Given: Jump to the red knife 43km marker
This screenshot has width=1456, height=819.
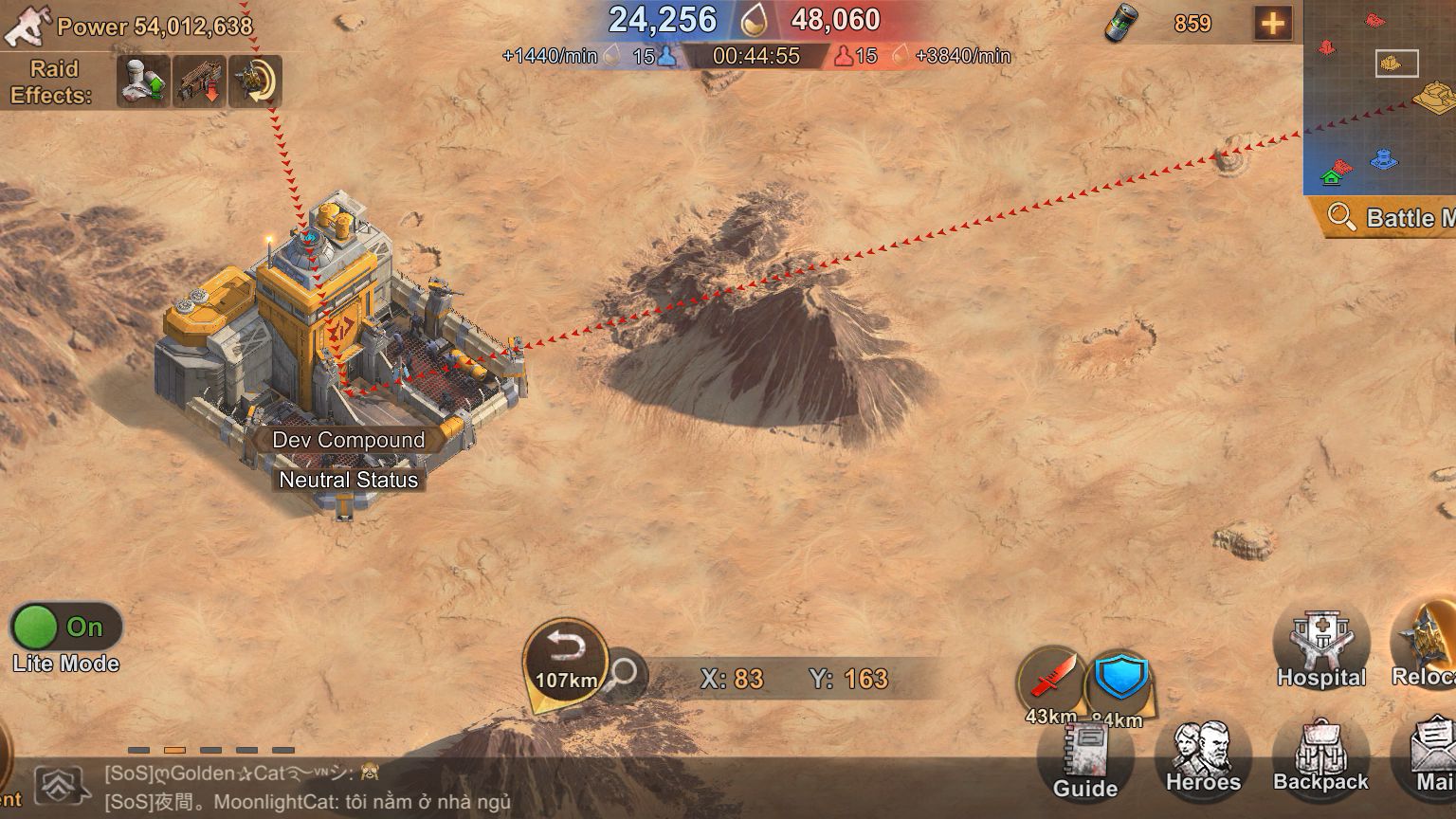Looking at the screenshot, I should pyautogui.click(x=1050, y=681).
